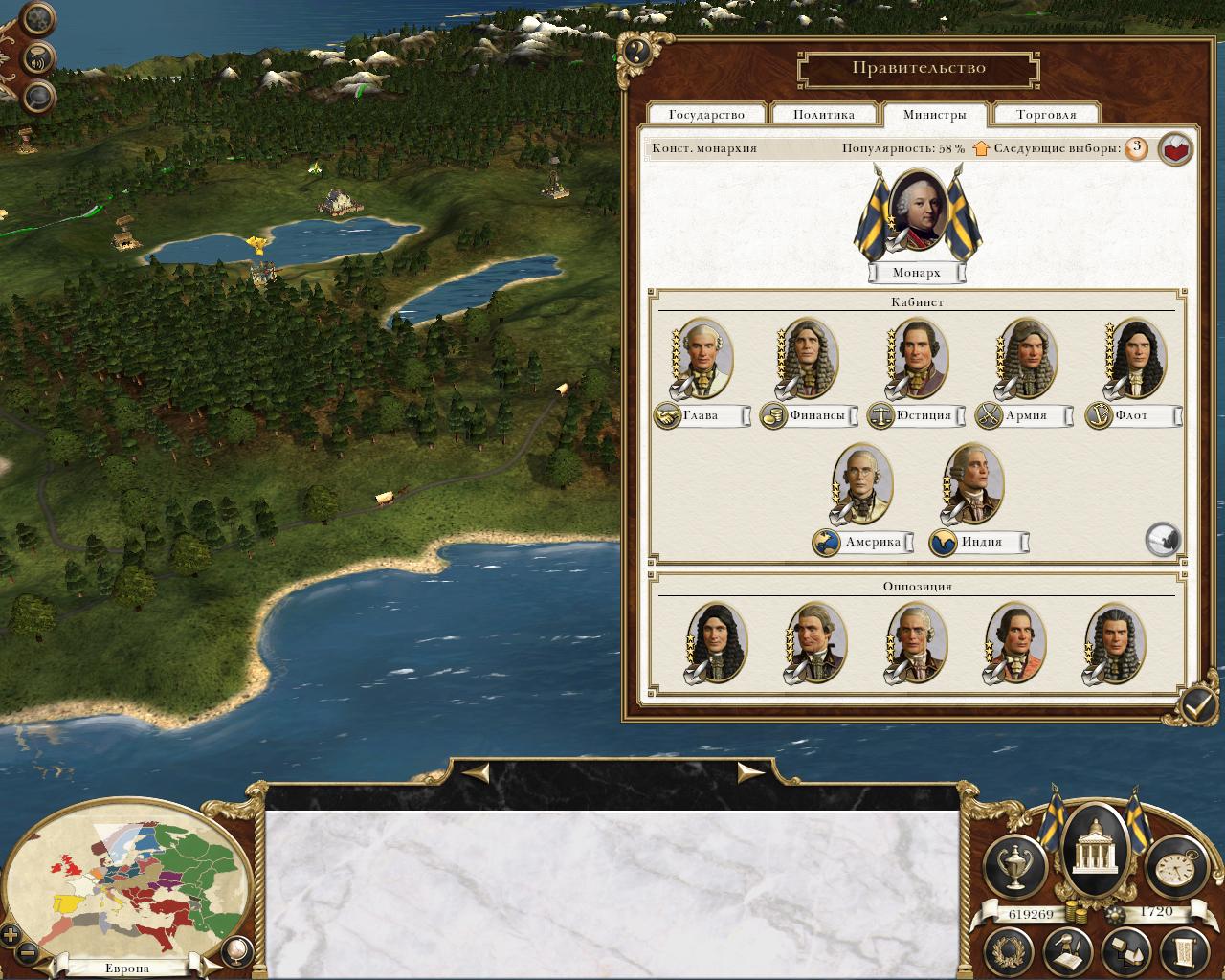
Task: Select the Юстиция minister portrait
Action: tap(917, 359)
